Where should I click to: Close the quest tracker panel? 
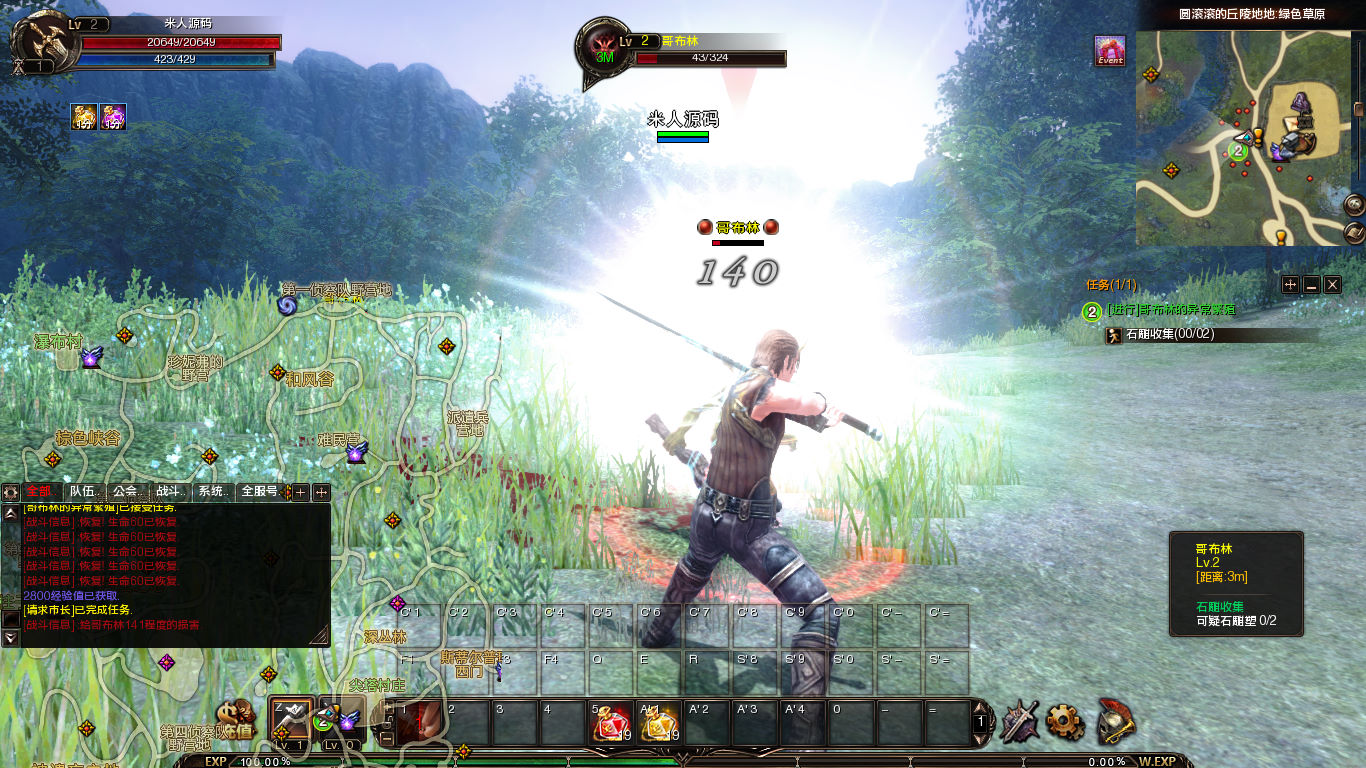1332,285
